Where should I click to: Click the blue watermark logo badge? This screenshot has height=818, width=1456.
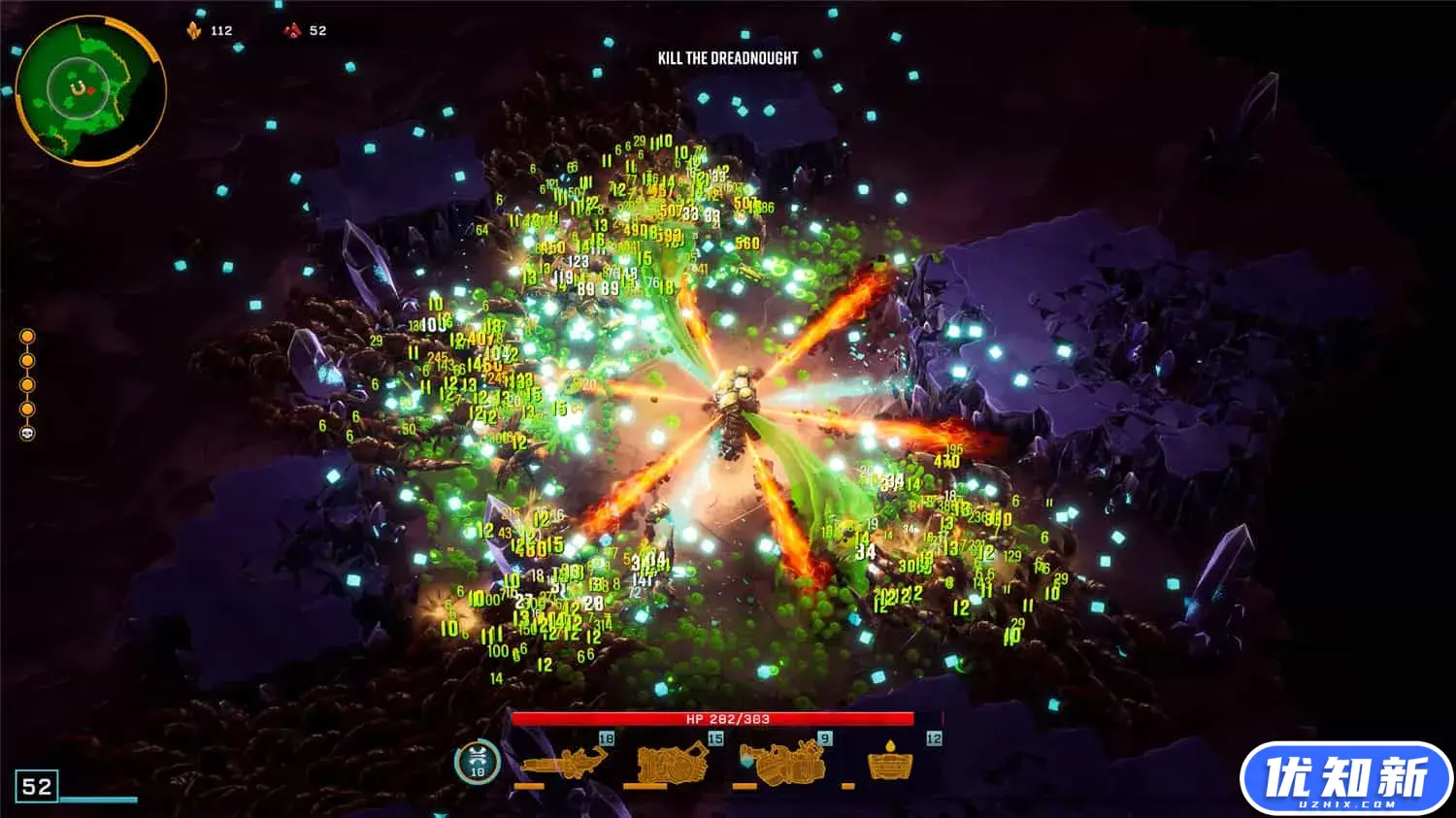[x=1345, y=778]
